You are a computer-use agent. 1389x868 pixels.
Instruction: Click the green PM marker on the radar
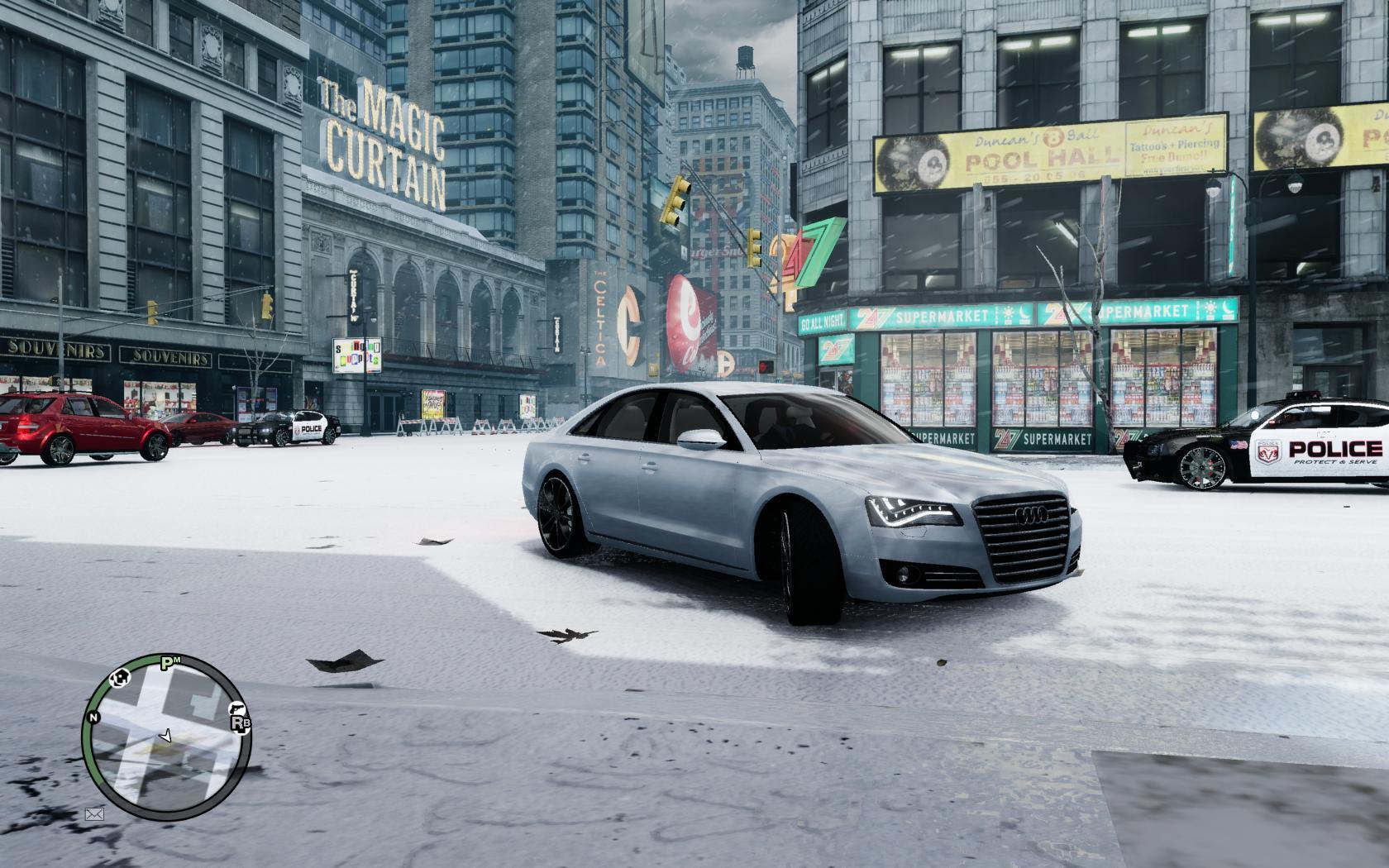[170, 661]
